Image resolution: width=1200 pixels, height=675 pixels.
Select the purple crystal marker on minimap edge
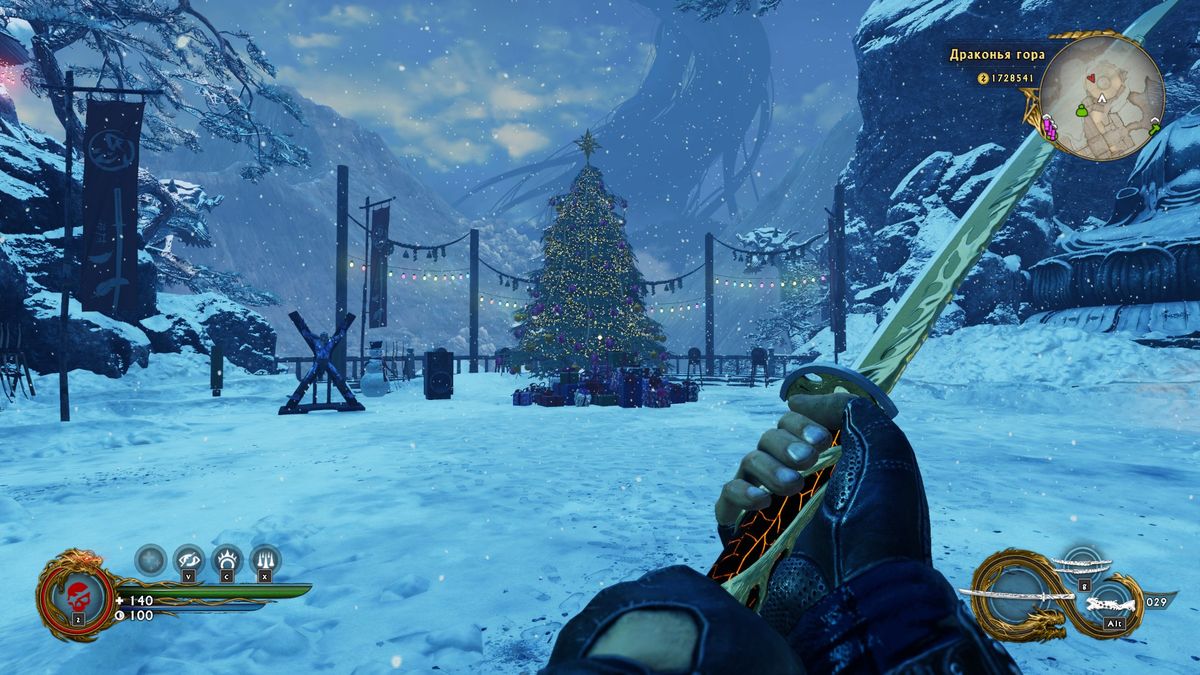coord(1048,126)
